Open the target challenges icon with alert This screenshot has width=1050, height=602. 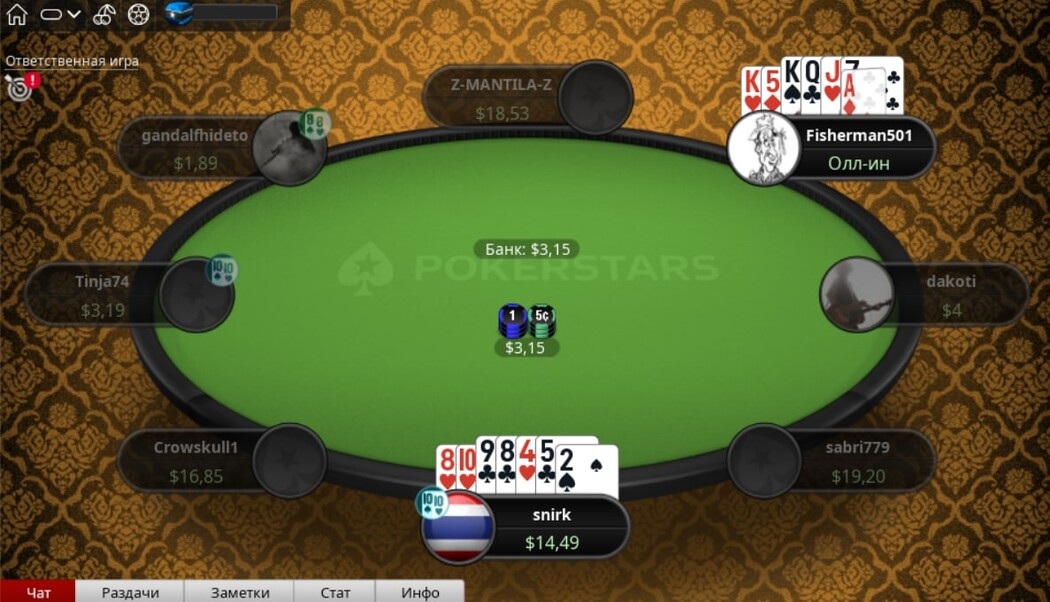click(19, 87)
